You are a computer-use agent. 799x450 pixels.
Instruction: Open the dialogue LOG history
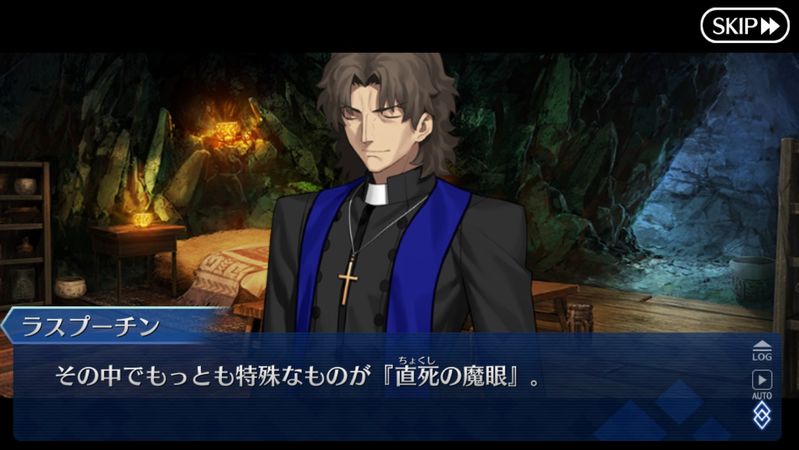tap(762, 350)
